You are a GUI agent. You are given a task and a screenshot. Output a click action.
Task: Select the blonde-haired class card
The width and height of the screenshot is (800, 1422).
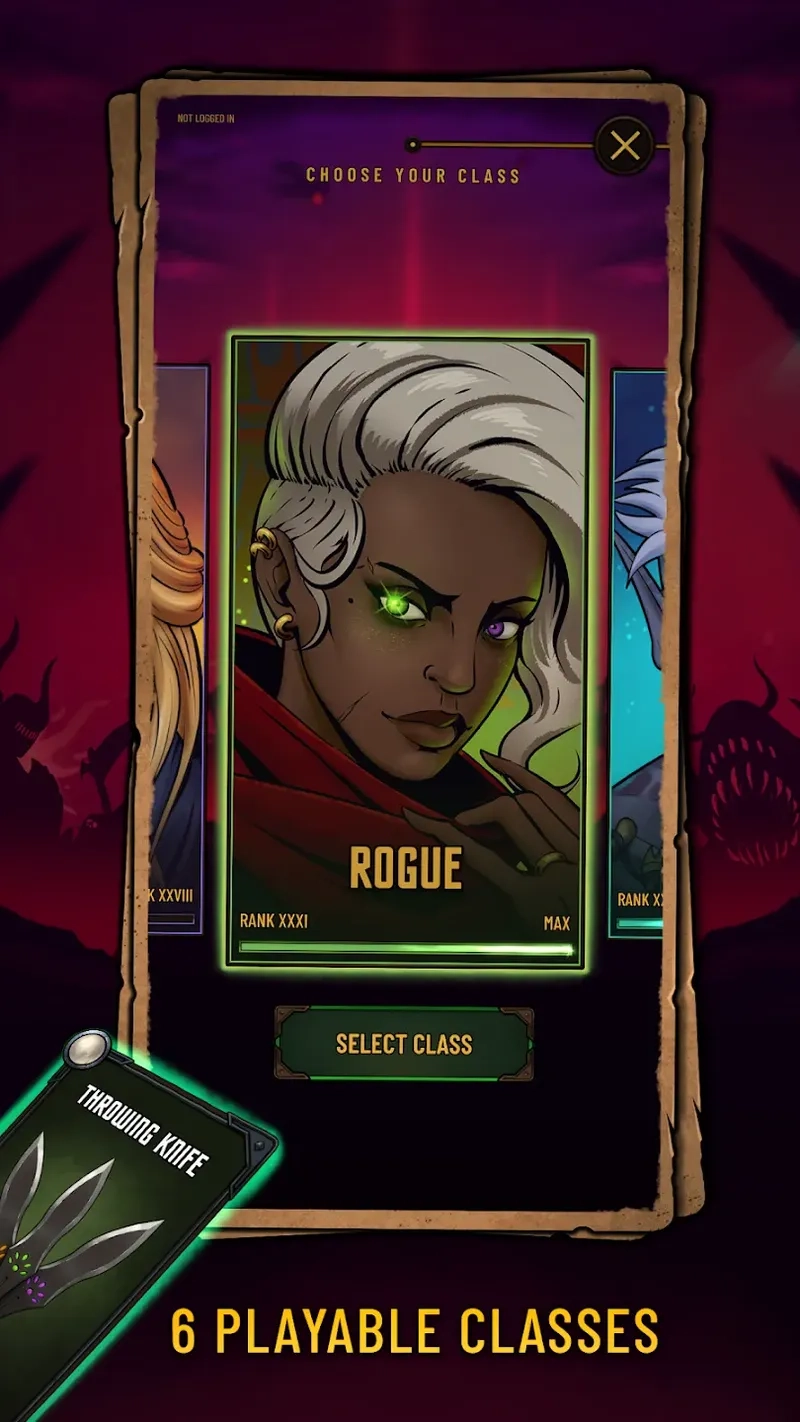180,650
